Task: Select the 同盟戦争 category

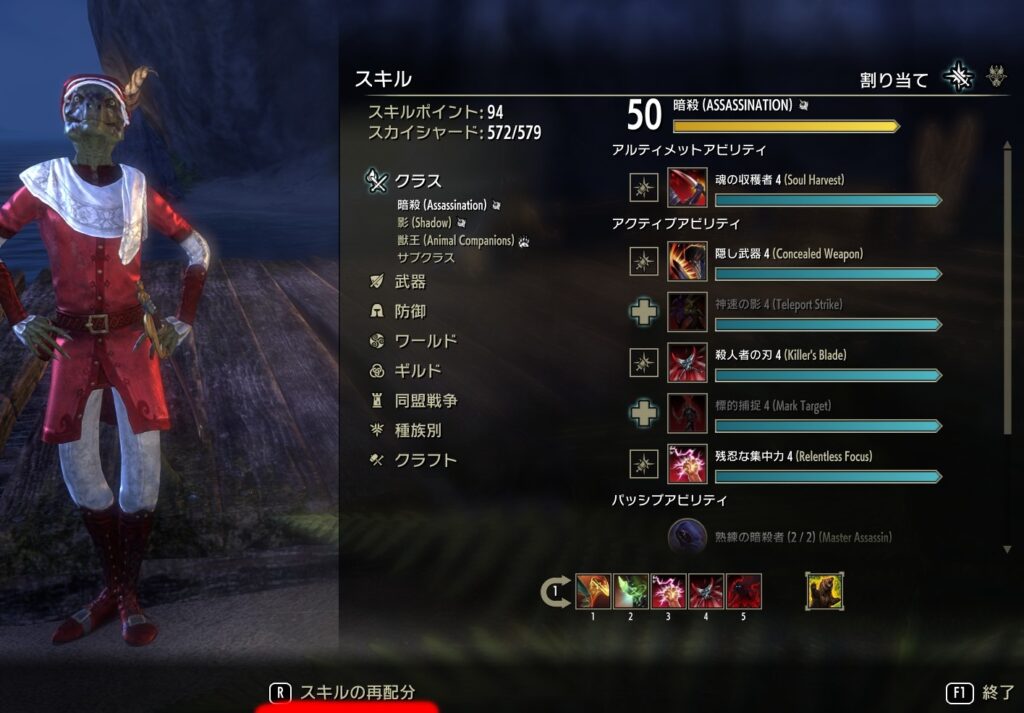Action: (x=425, y=401)
